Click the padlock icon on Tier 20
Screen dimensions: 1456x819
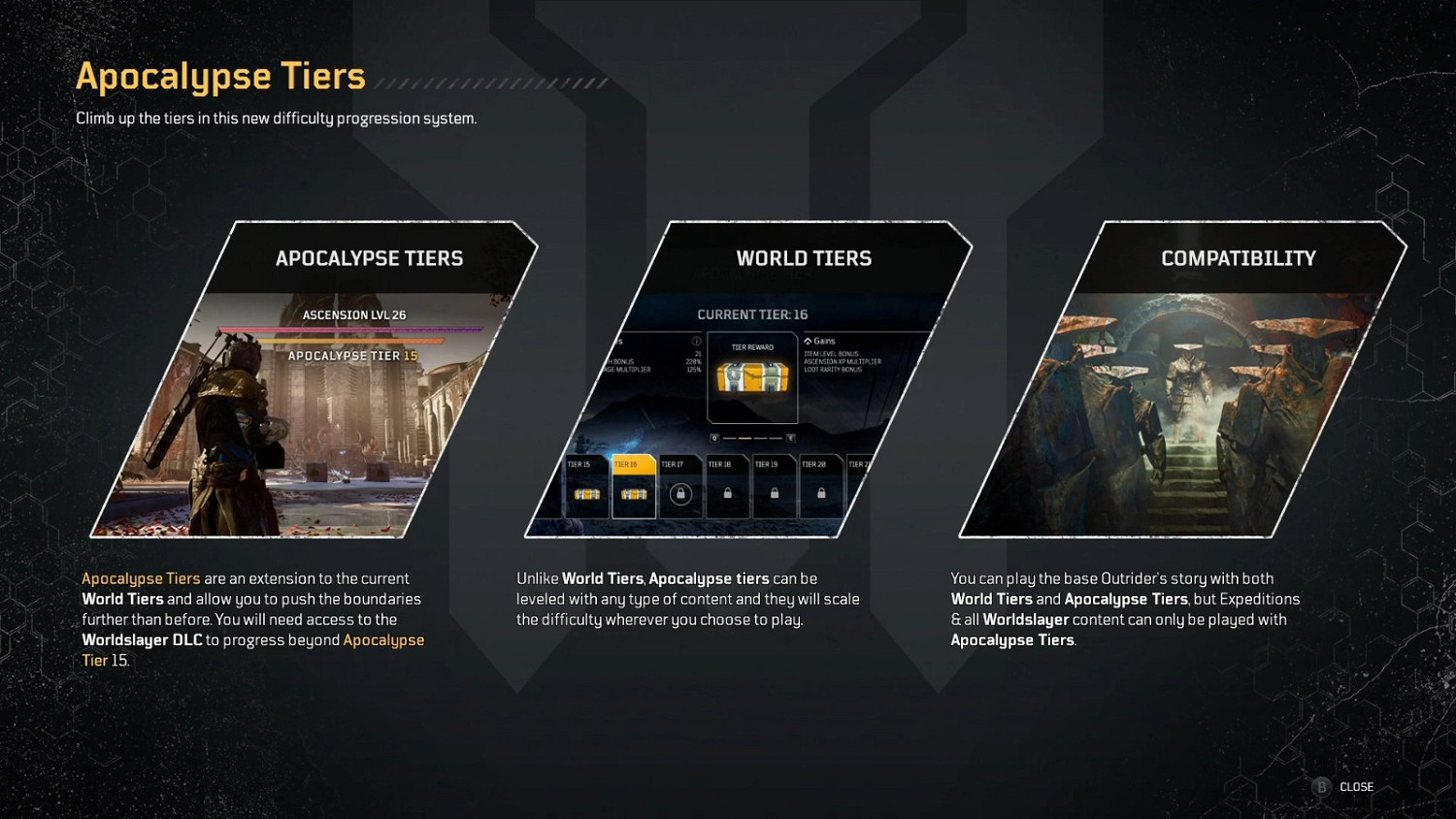click(x=819, y=494)
